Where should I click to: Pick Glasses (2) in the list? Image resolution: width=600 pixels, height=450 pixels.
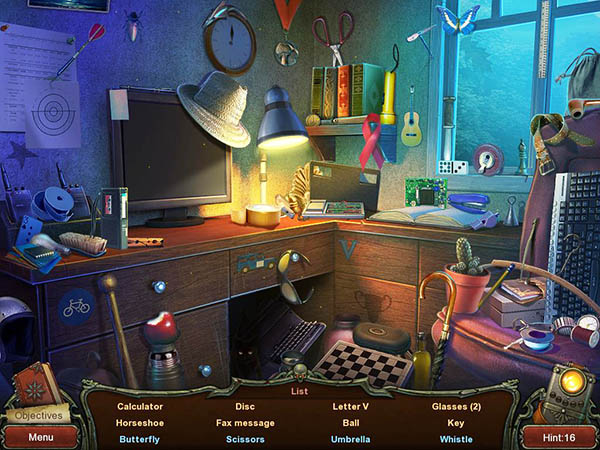[456, 407]
